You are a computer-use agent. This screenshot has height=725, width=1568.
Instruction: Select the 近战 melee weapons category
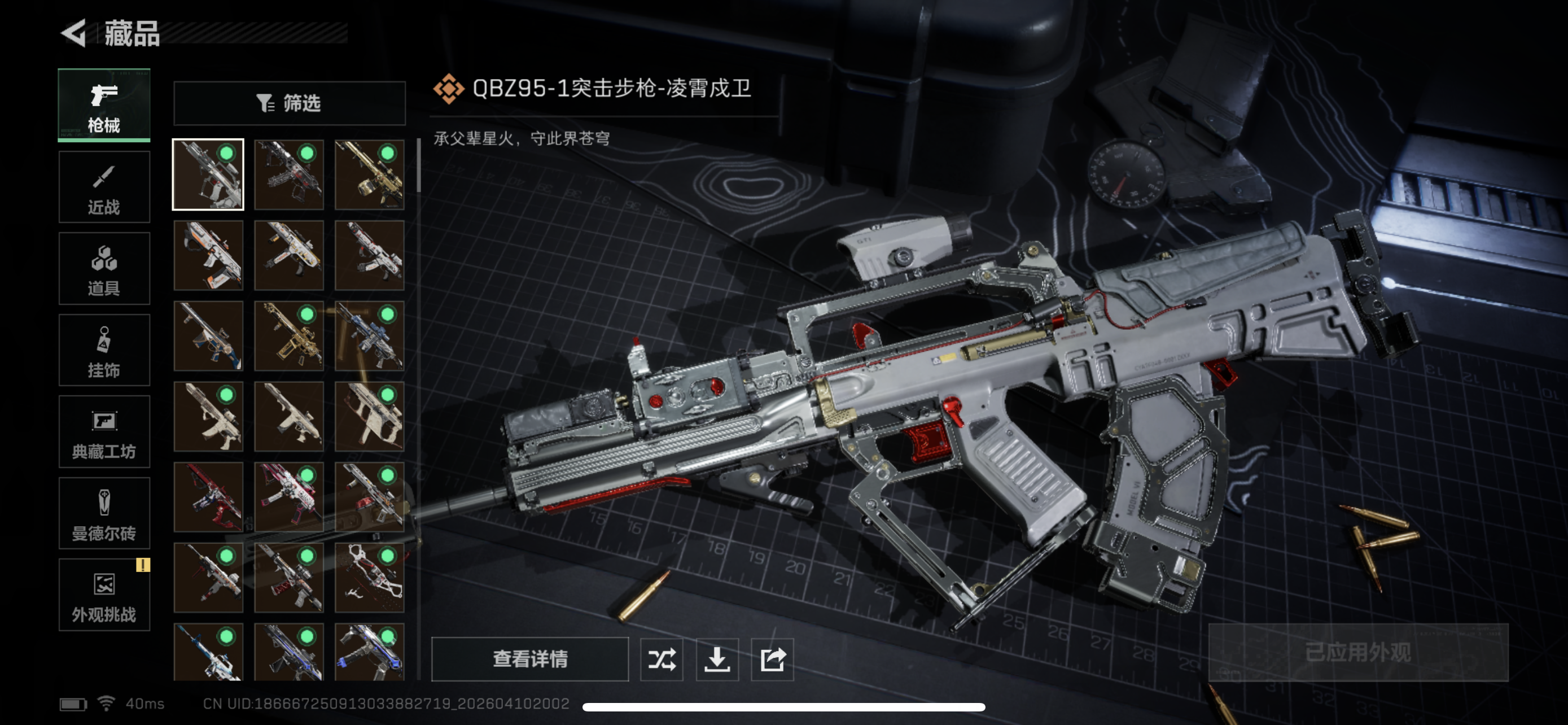click(103, 187)
